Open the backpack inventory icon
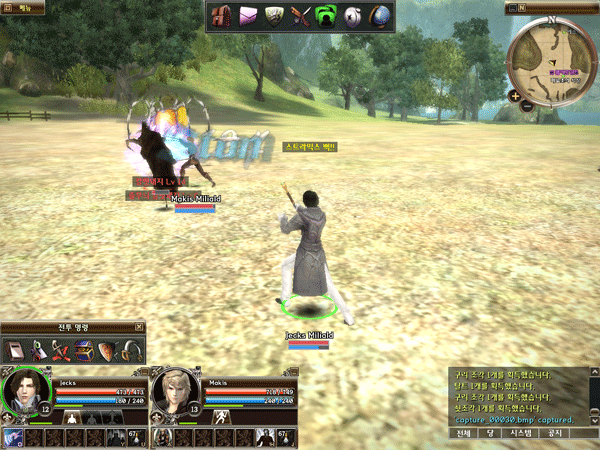The height and width of the screenshot is (450, 600). click(x=221, y=16)
